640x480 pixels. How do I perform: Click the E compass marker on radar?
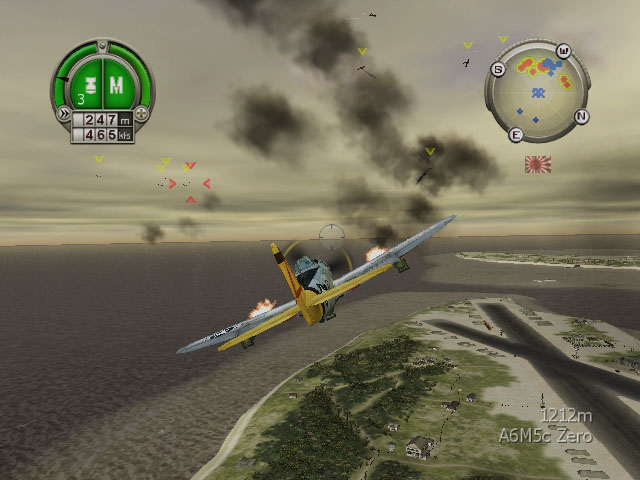516,134
